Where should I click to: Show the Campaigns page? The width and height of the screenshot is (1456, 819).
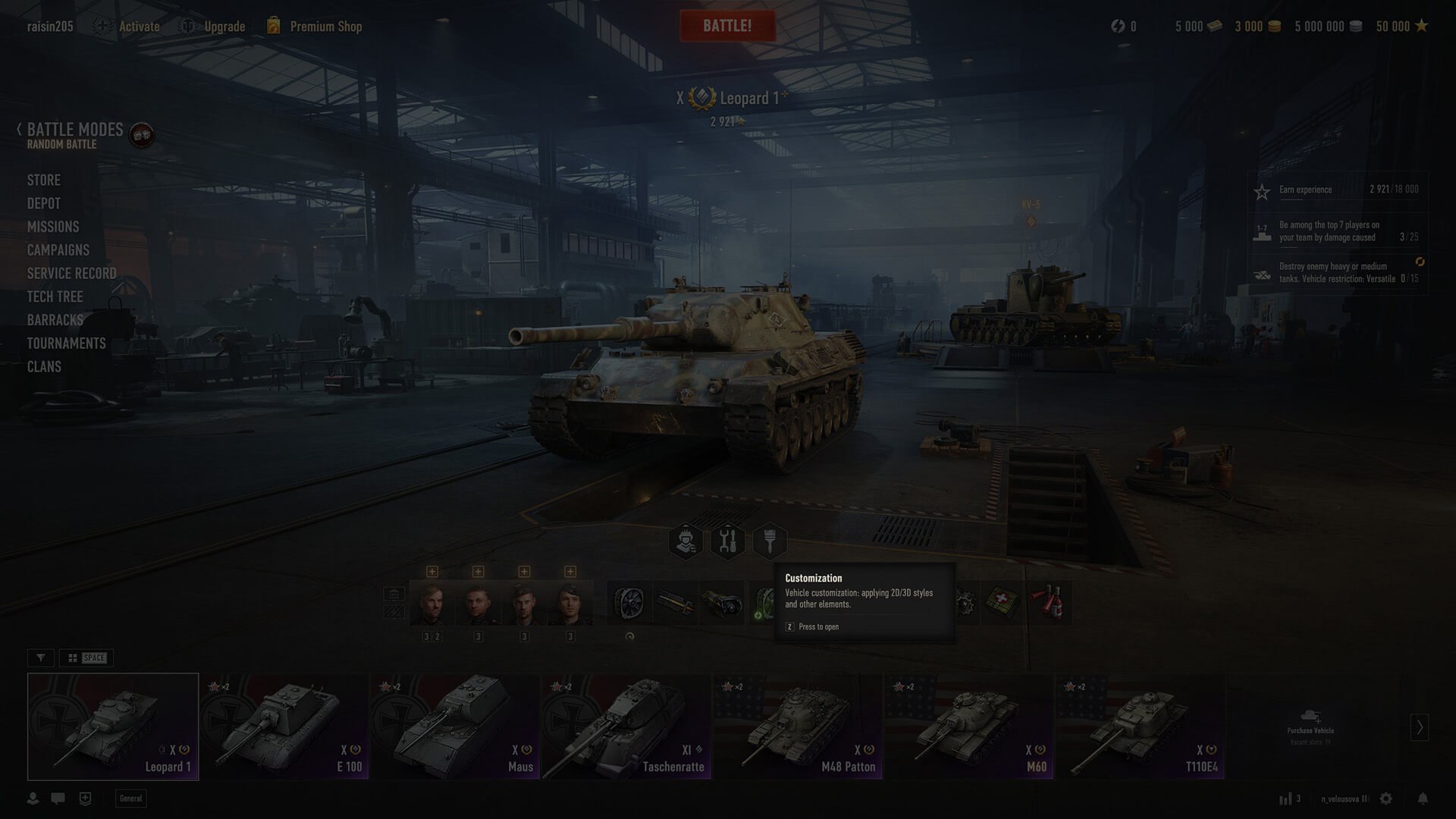(x=58, y=250)
